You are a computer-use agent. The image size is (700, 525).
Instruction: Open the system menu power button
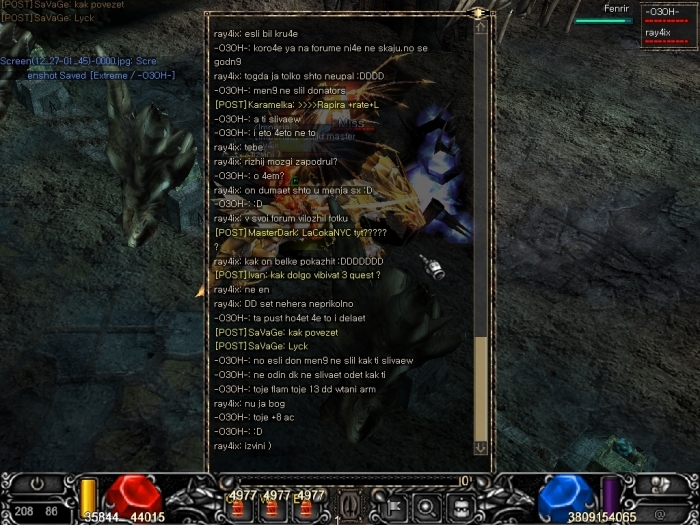coord(37,482)
